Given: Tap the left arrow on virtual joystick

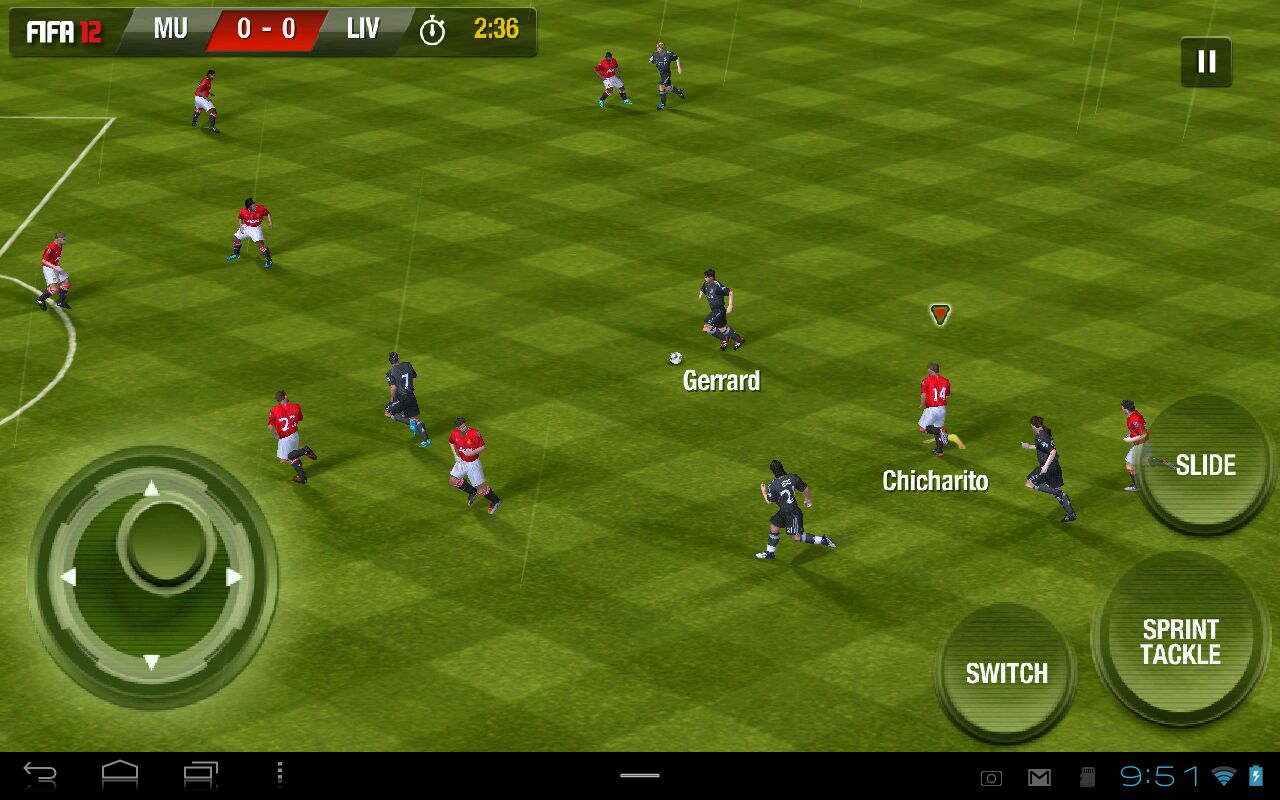Looking at the screenshot, I should (70, 574).
